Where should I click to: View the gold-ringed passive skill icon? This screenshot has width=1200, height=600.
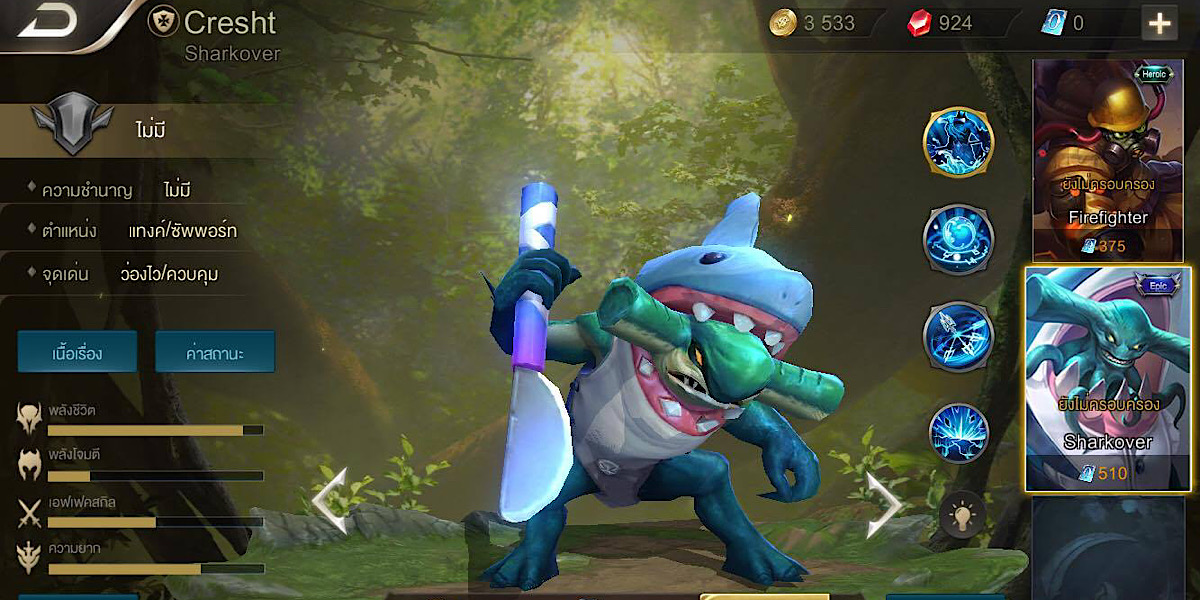(x=958, y=142)
